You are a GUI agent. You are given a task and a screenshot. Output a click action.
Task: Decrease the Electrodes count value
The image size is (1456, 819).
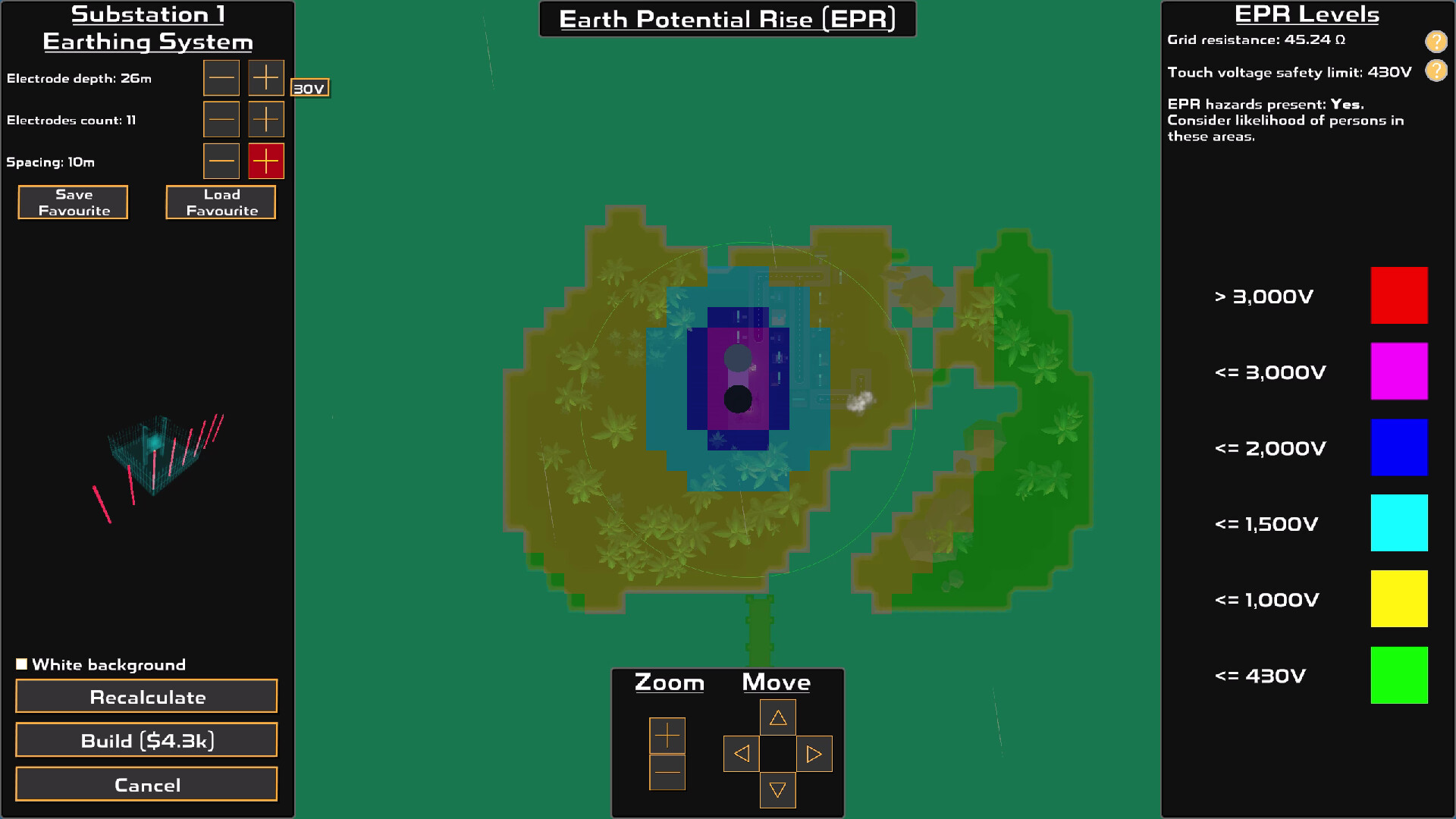pyautogui.click(x=221, y=119)
